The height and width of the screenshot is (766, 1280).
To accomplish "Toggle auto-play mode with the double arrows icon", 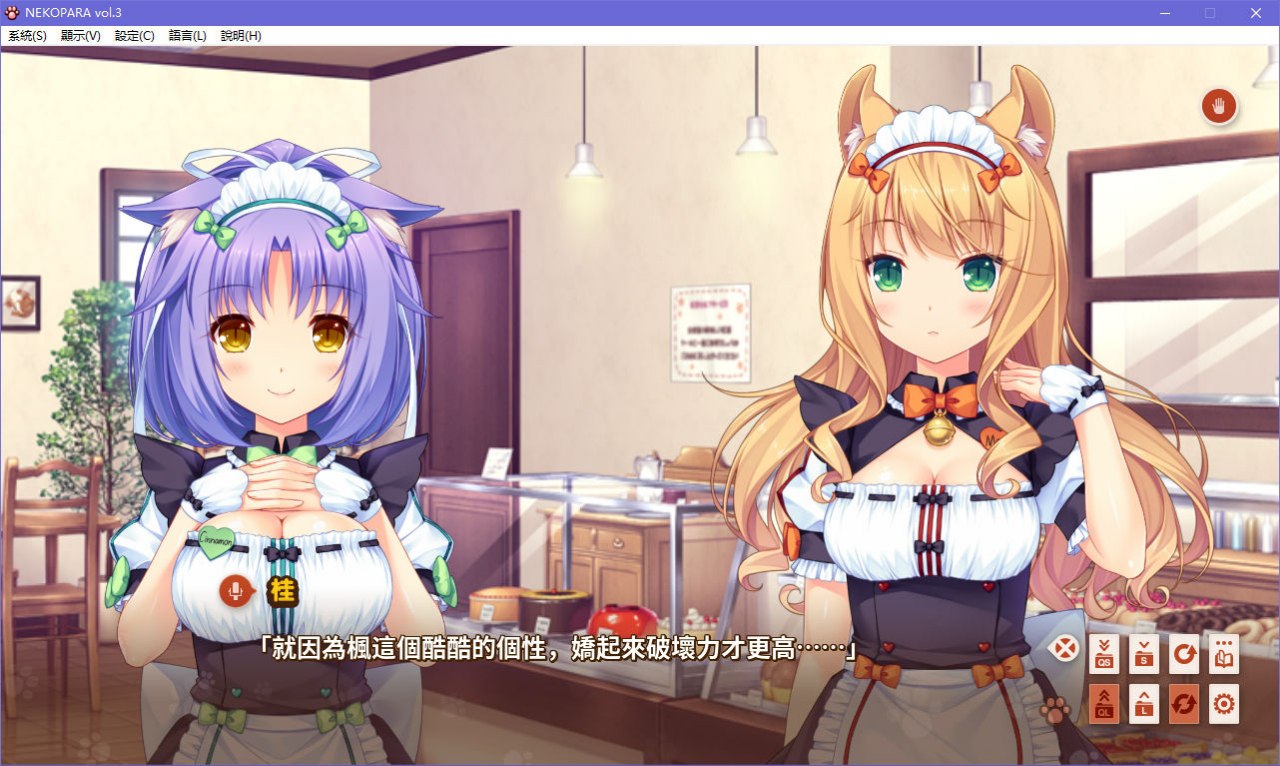I will (1184, 704).
